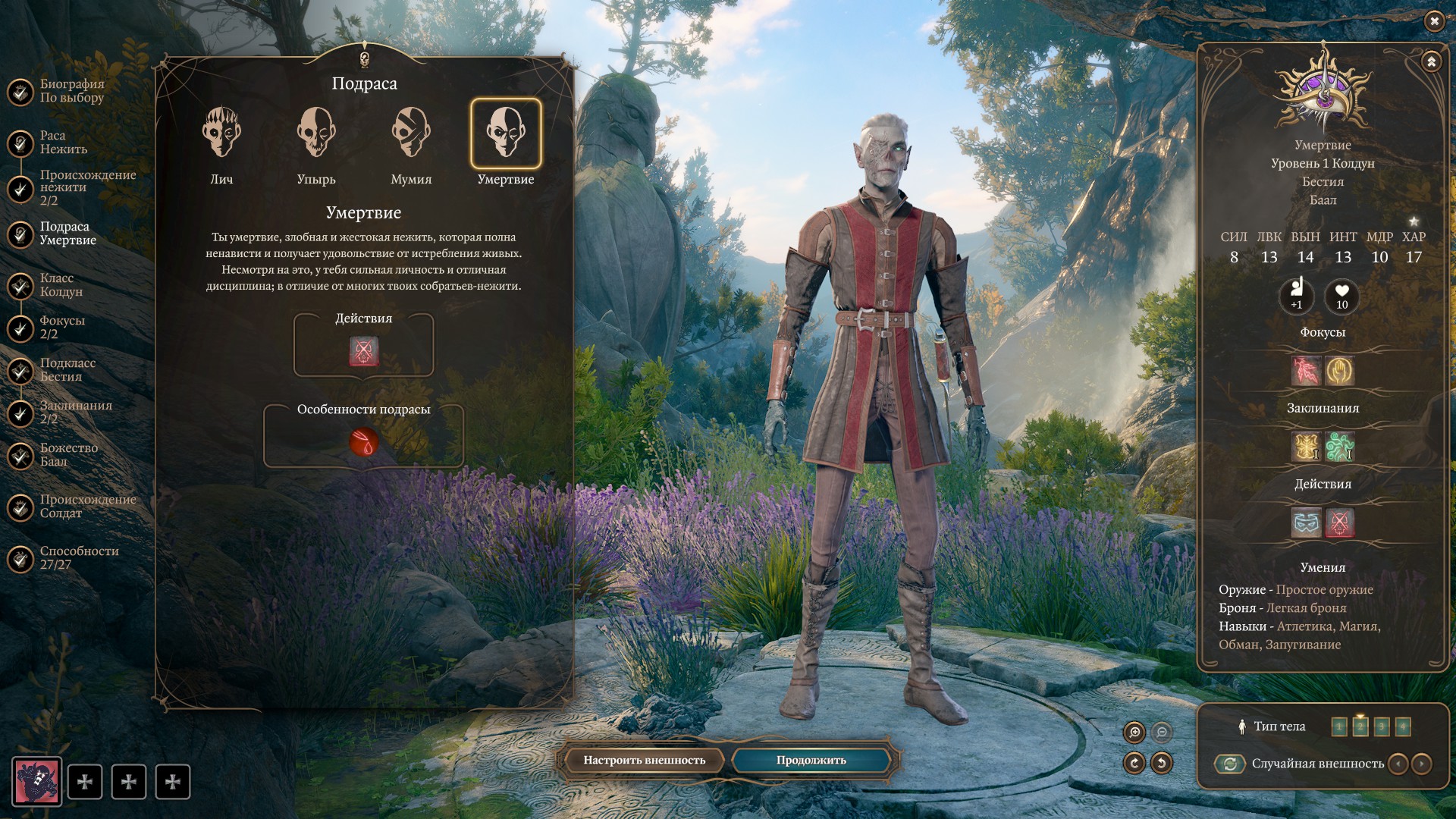Select the Умертвие subrace tile
Viewport: 1456px width, 819px height.
coord(506,134)
